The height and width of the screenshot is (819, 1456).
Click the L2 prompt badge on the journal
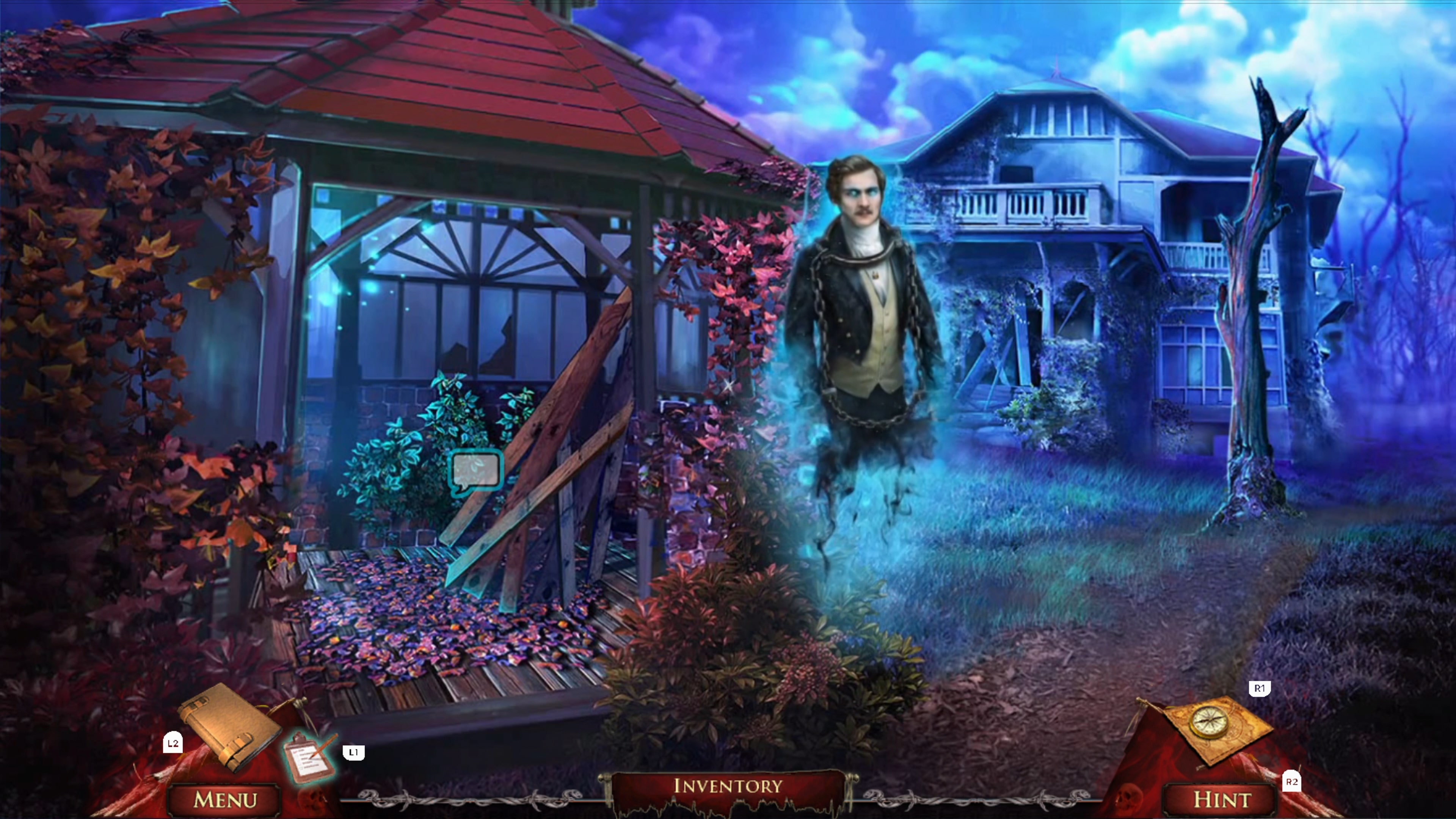click(173, 743)
